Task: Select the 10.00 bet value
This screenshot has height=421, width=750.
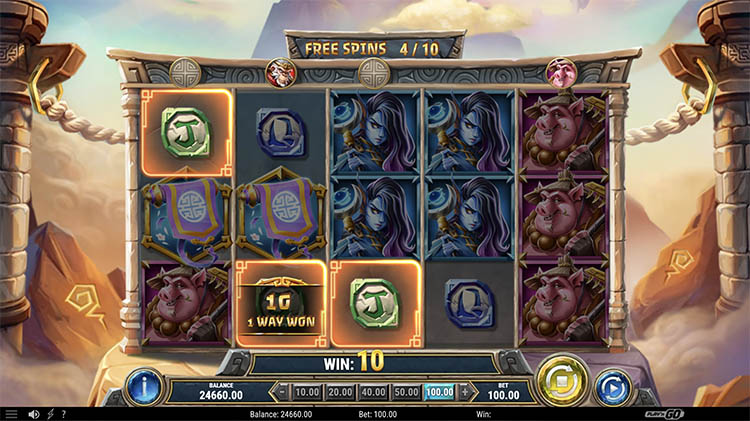Action: point(307,392)
